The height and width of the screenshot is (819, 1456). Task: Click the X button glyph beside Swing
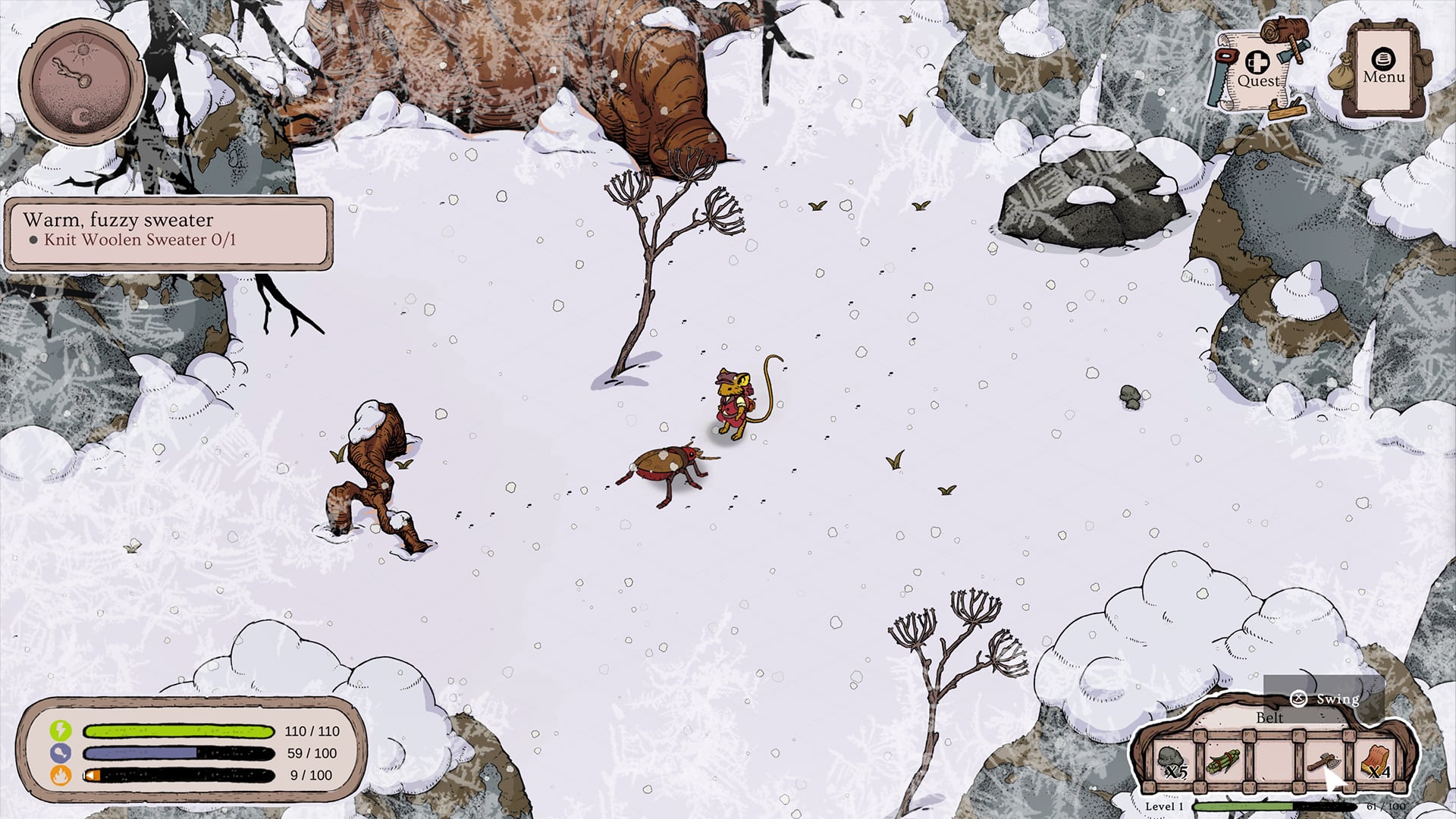1298,699
